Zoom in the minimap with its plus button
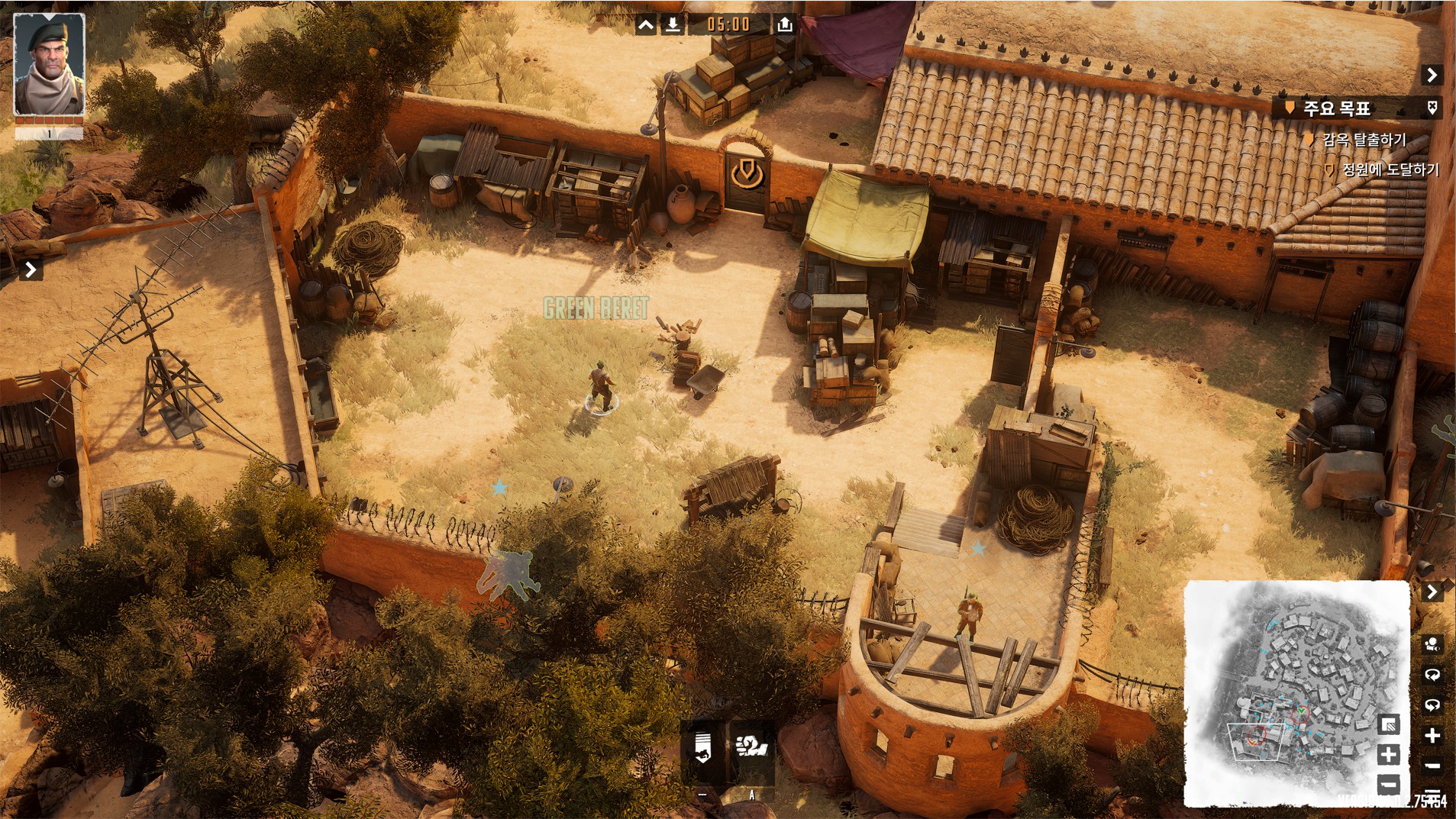Viewport: 1456px width, 819px height. click(x=1388, y=755)
